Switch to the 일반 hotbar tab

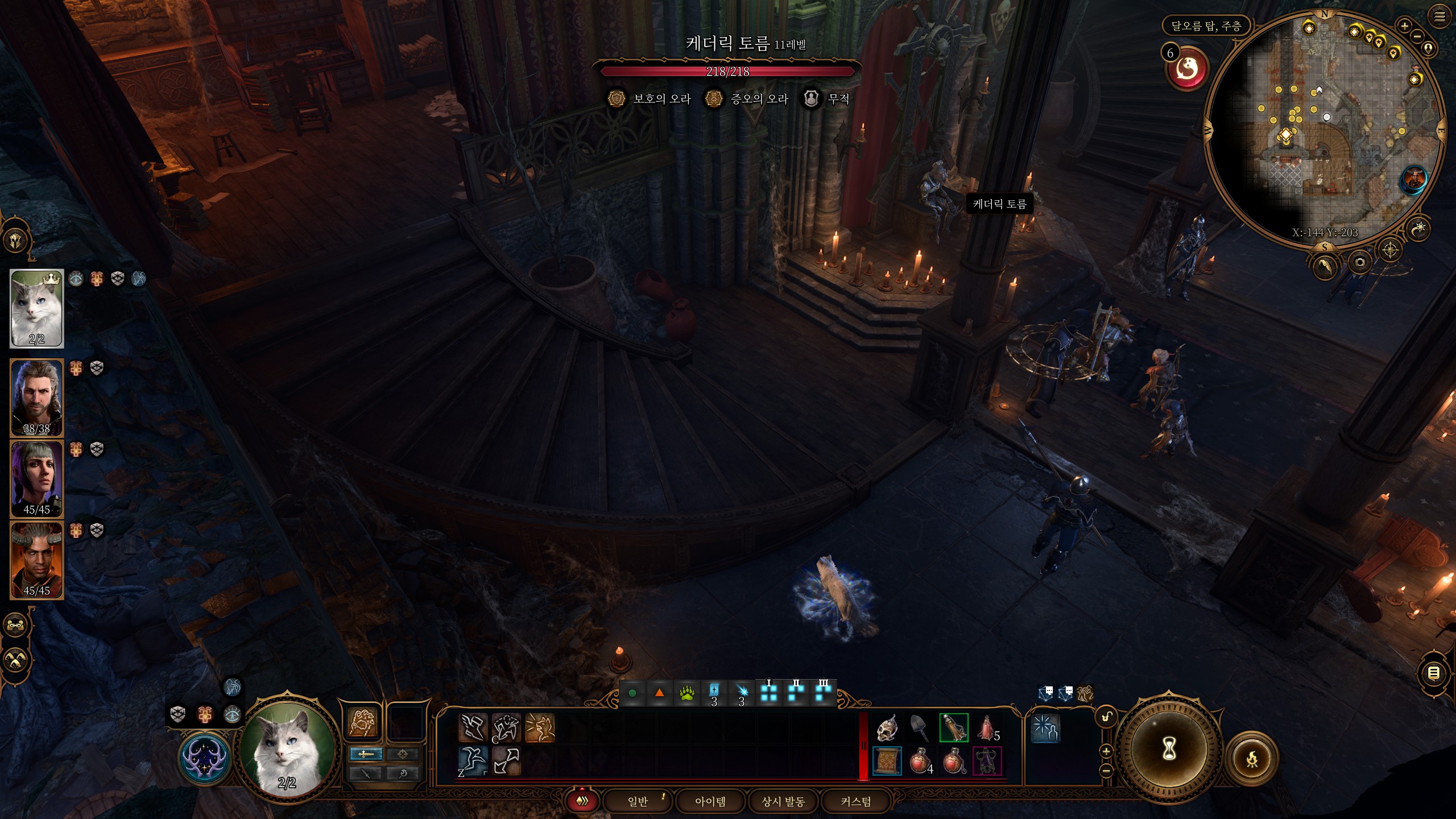click(638, 801)
